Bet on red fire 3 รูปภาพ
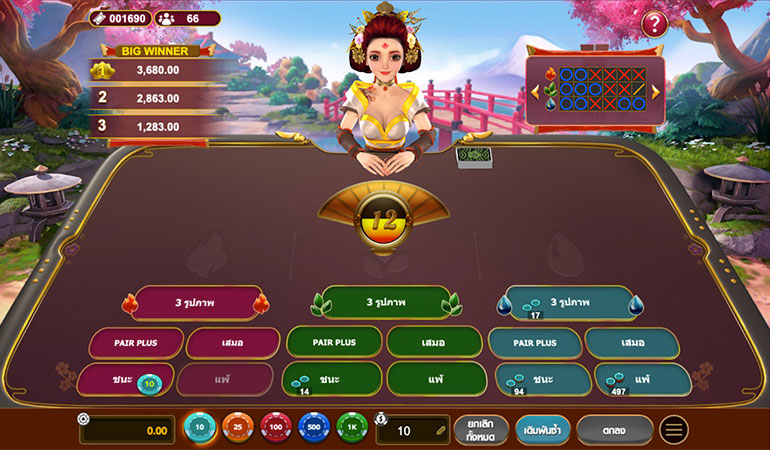 195,302
